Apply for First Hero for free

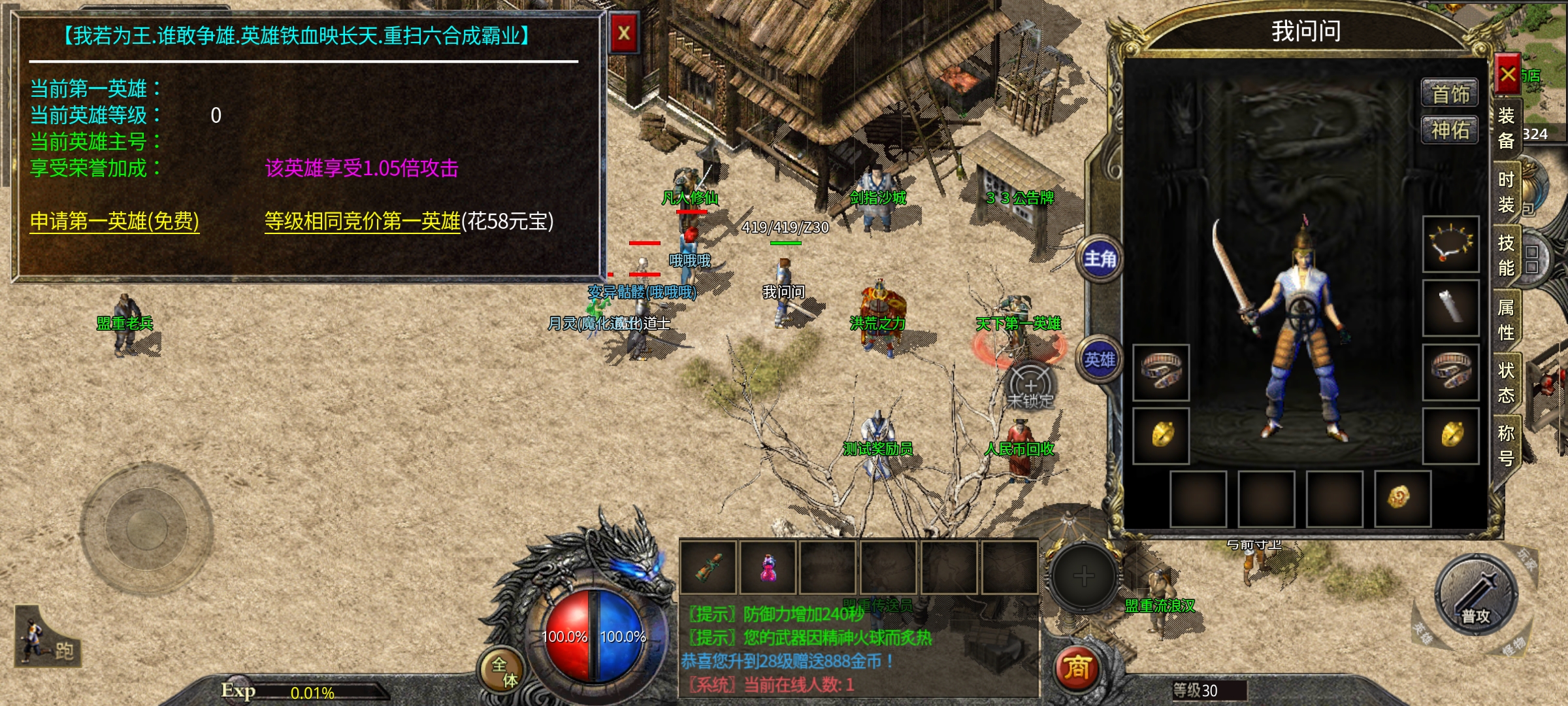point(114,222)
